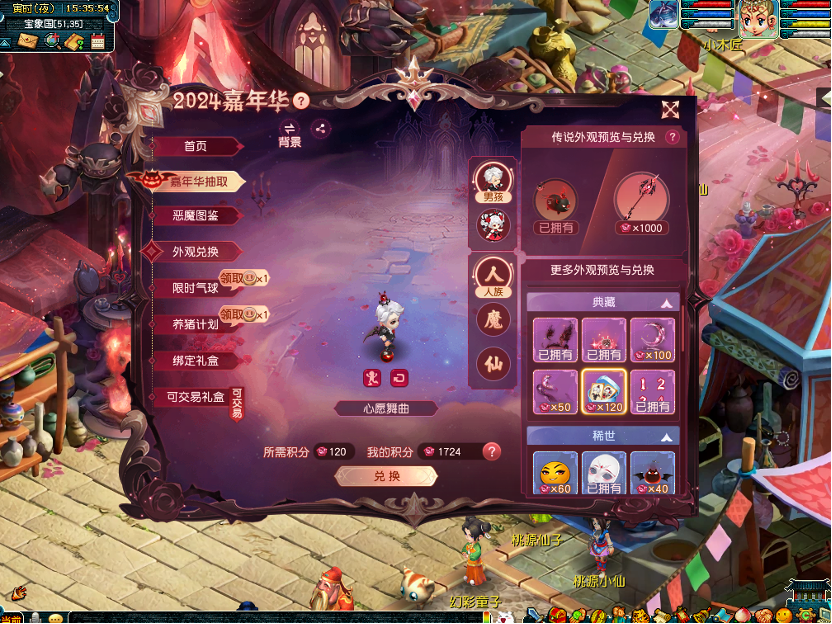Select the 外观兑换 appearance exchange tab
The image size is (832, 624).
coord(195,251)
